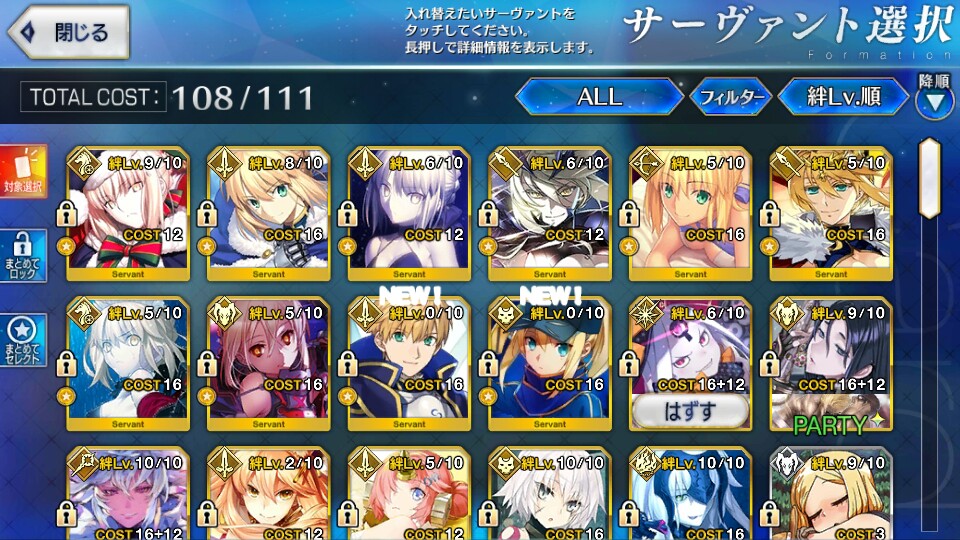Select the NEW servant with bond Lv.0/10
The height and width of the screenshot is (540, 960).
click(549, 365)
